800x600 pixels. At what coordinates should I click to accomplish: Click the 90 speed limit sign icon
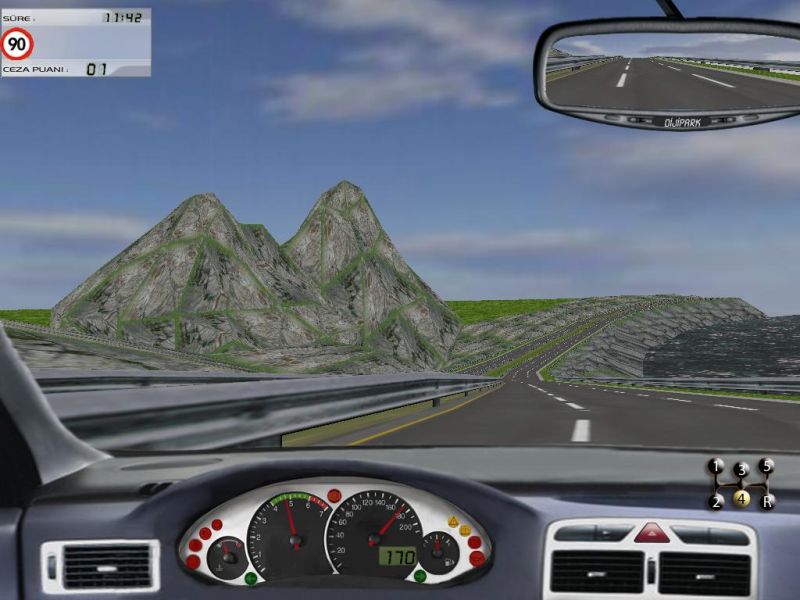18,44
